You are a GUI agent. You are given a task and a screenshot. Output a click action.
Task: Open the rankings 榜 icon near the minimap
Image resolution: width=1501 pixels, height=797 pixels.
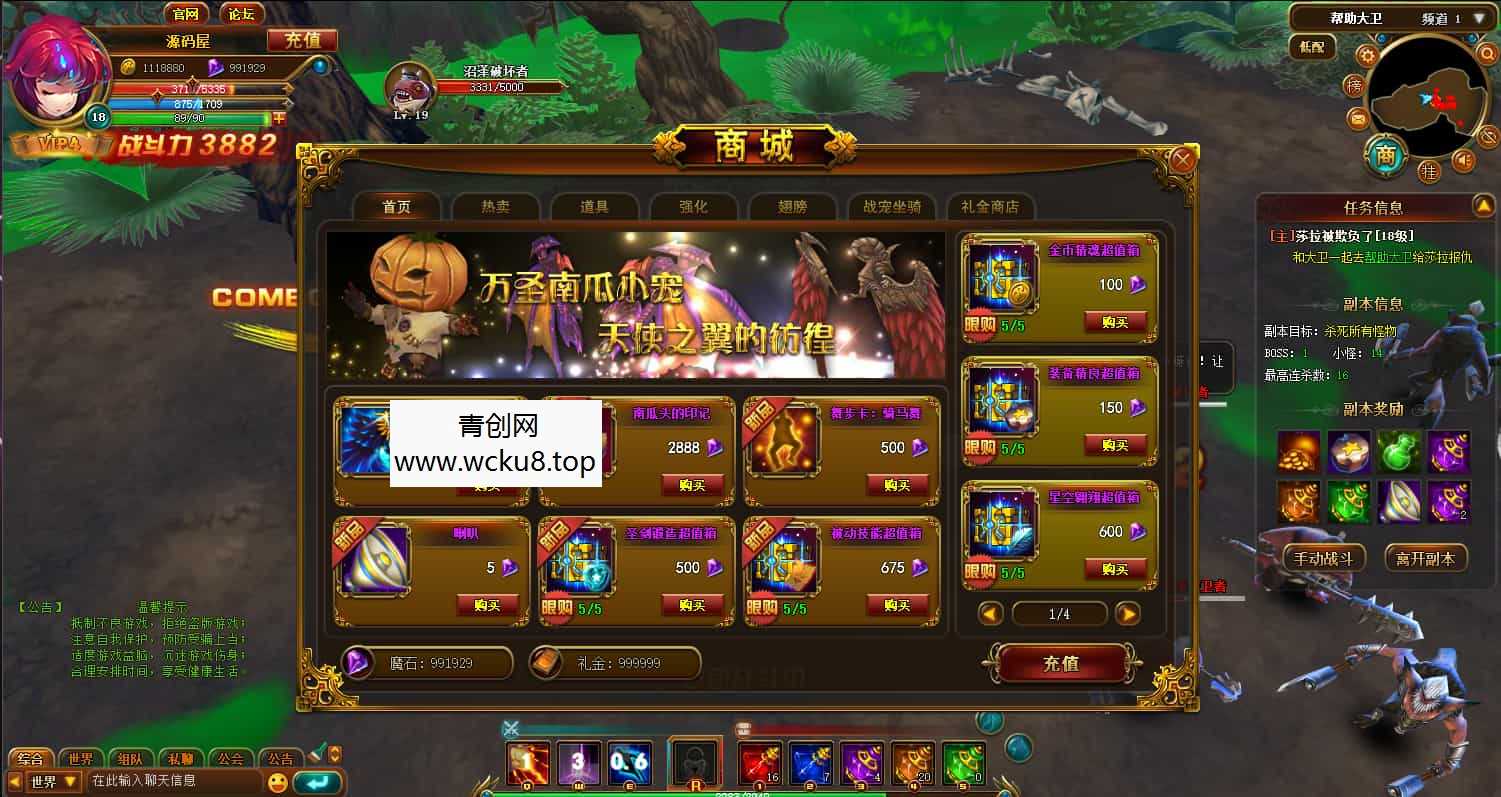click(1354, 84)
